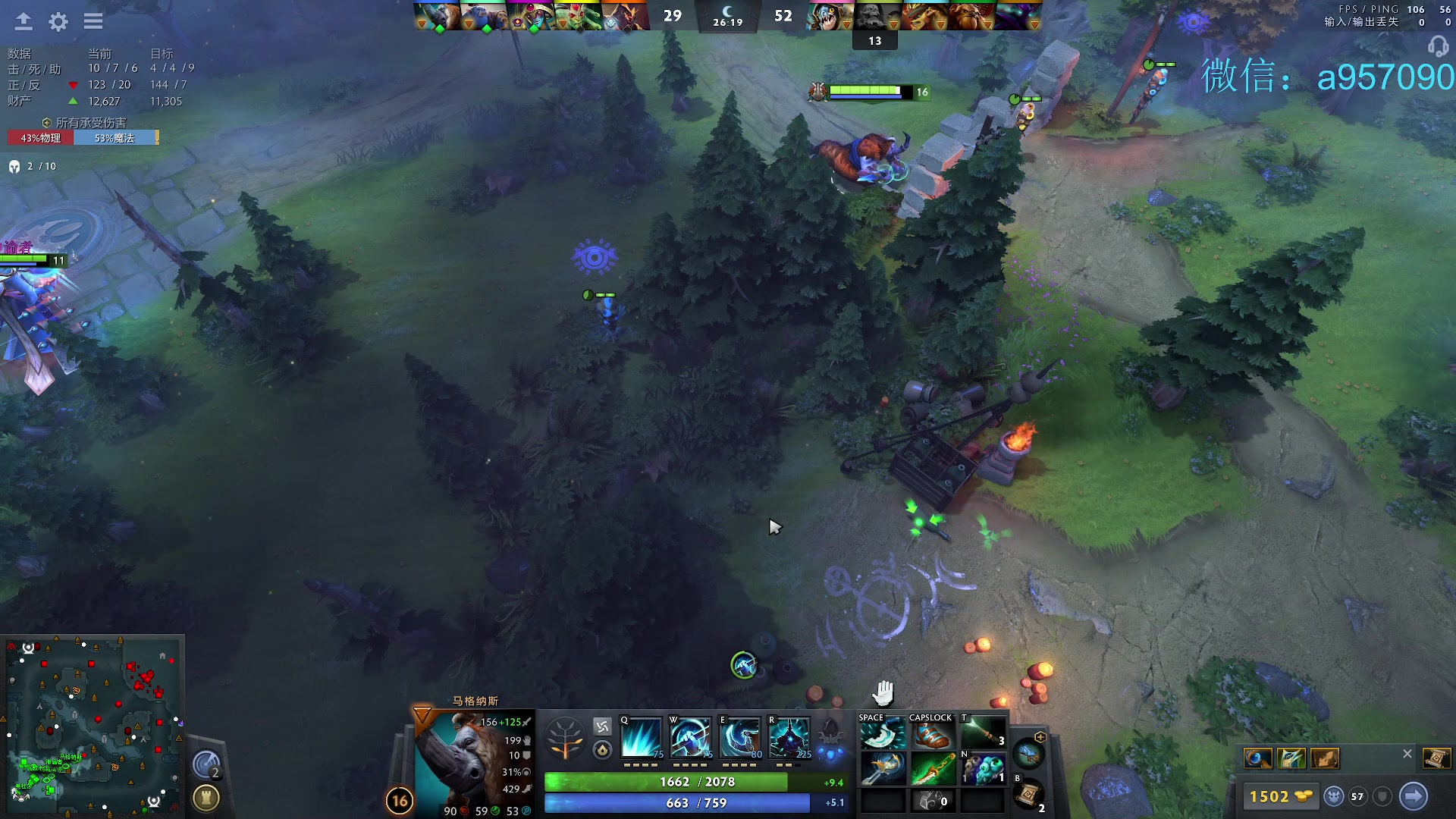The height and width of the screenshot is (819, 1456).
Task: Close the quick-buy panel
Action: [1407, 754]
